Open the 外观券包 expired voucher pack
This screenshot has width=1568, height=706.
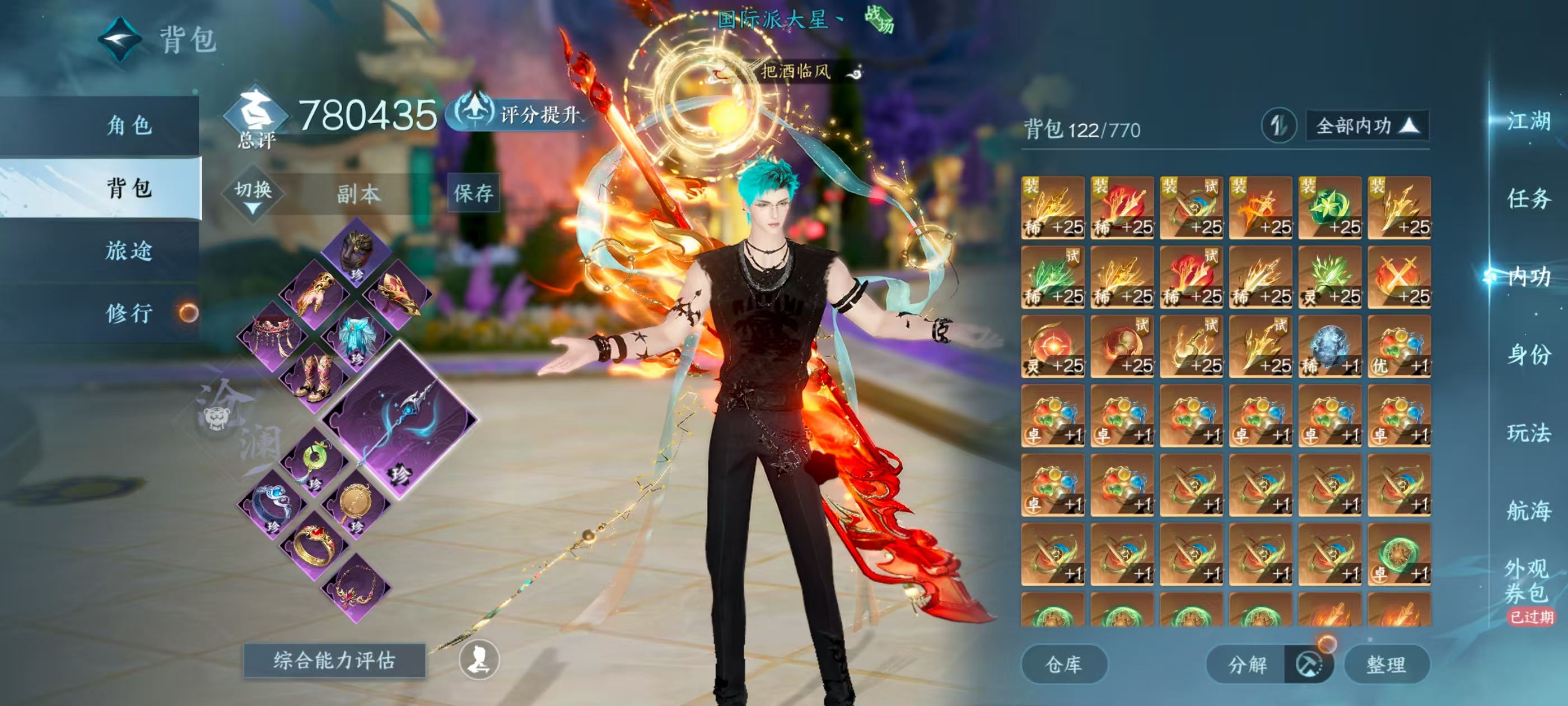point(1528,582)
